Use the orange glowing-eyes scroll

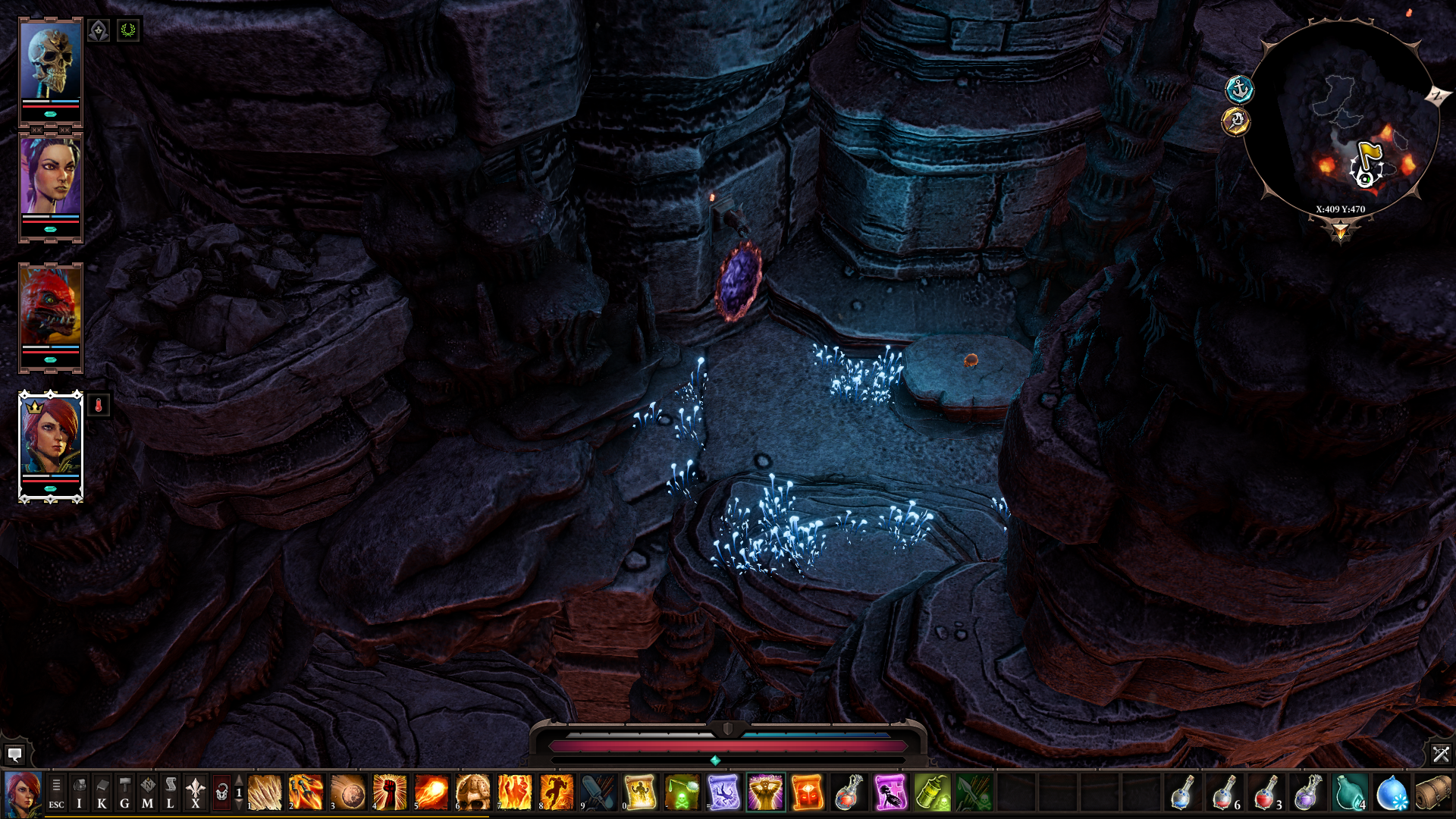pyautogui.click(x=807, y=793)
